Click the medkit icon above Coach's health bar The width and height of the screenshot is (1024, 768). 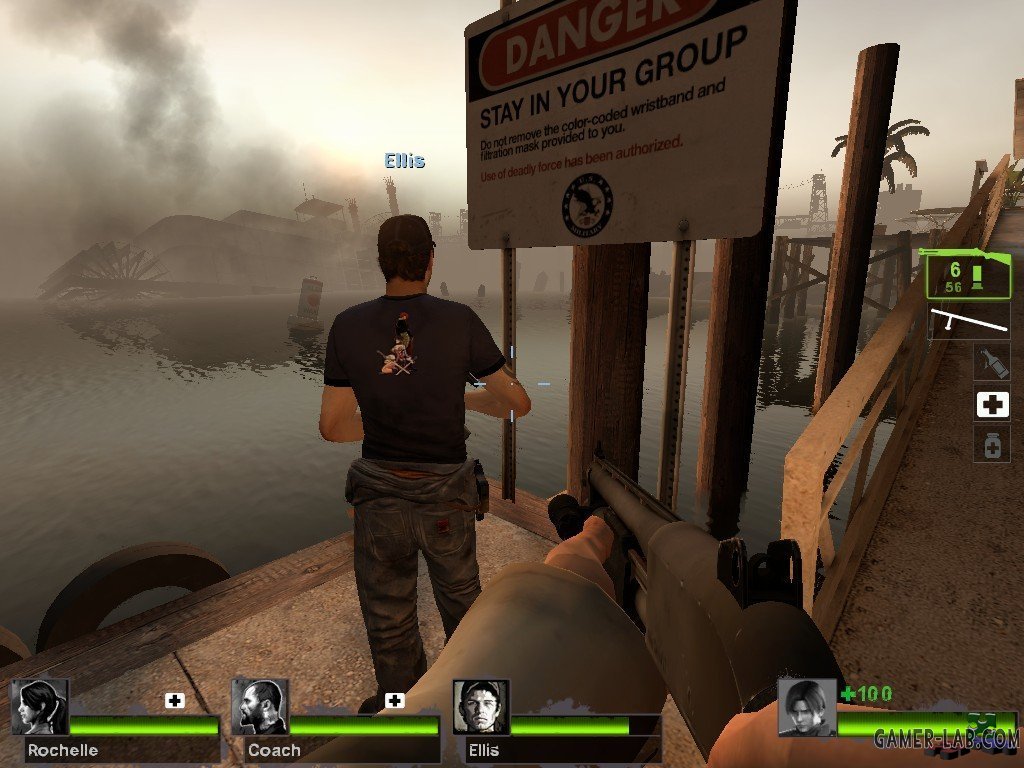coord(395,700)
